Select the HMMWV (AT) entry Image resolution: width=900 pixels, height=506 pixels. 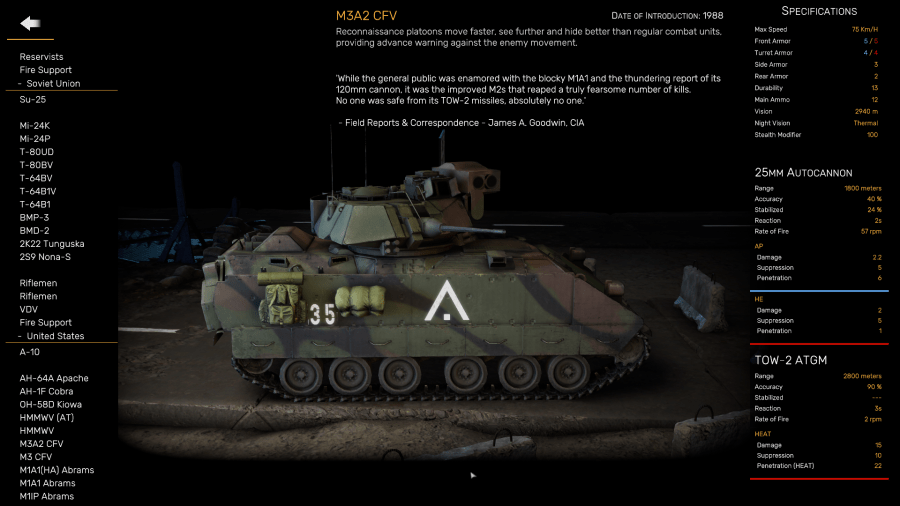46,417
